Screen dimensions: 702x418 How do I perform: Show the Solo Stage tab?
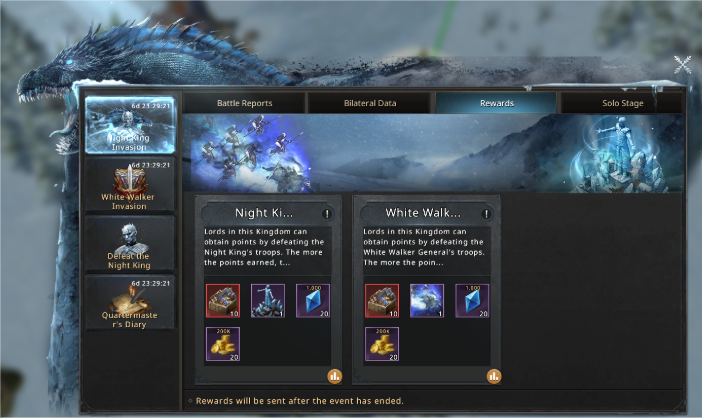(x=622, y=103)
